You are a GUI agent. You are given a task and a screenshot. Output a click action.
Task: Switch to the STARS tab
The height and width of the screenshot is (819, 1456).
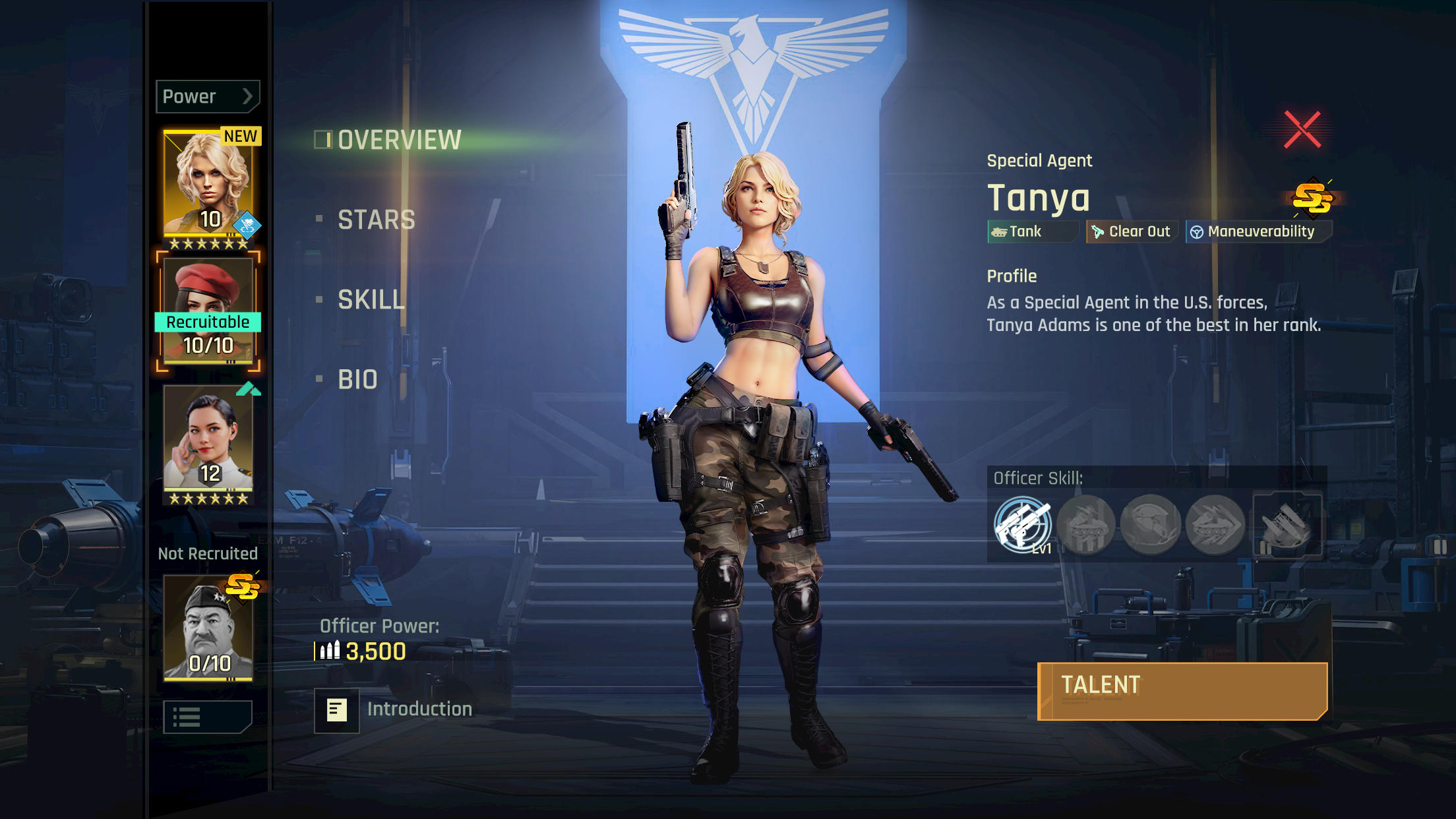click(x=376, y=220)
